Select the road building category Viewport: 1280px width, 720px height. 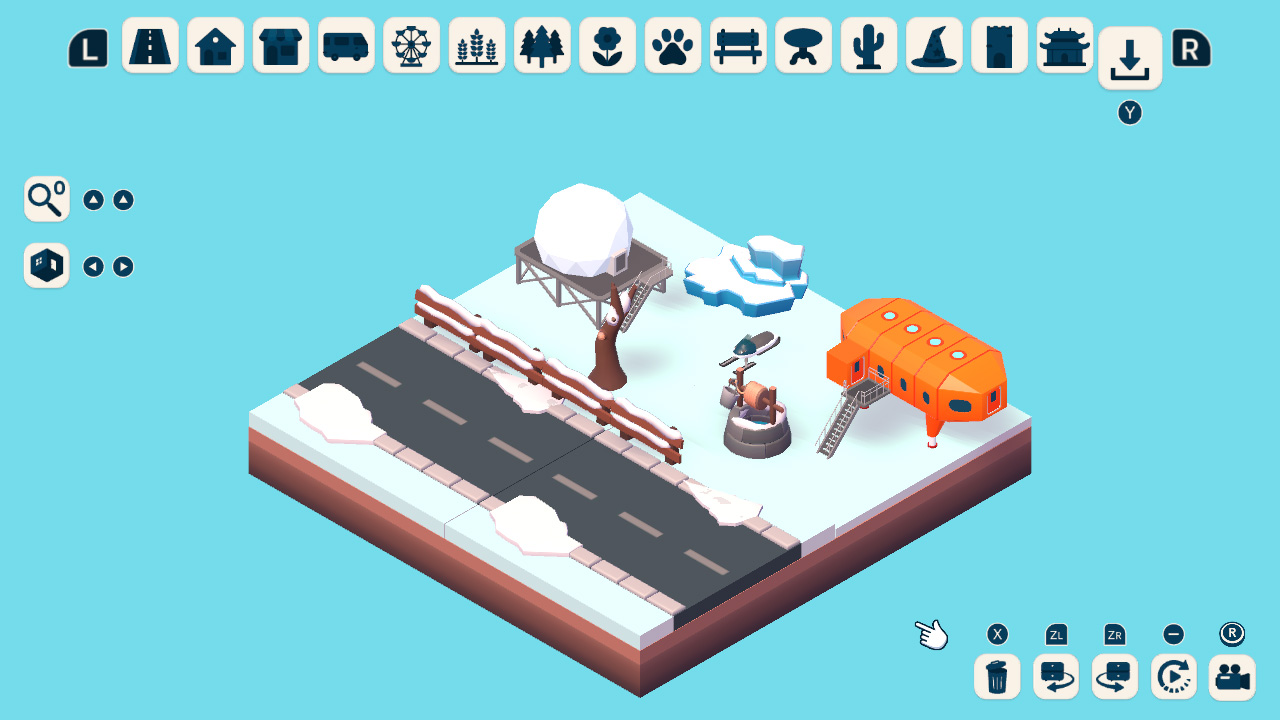click(150, 45)
